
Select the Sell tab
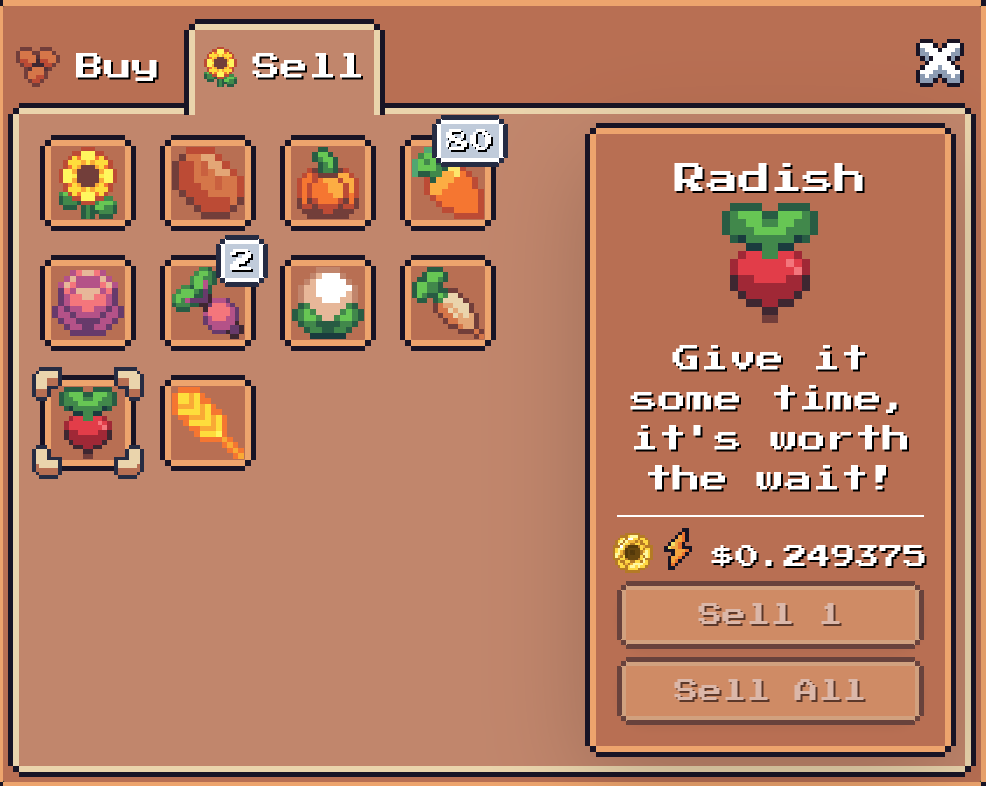(x=284, y=67)
